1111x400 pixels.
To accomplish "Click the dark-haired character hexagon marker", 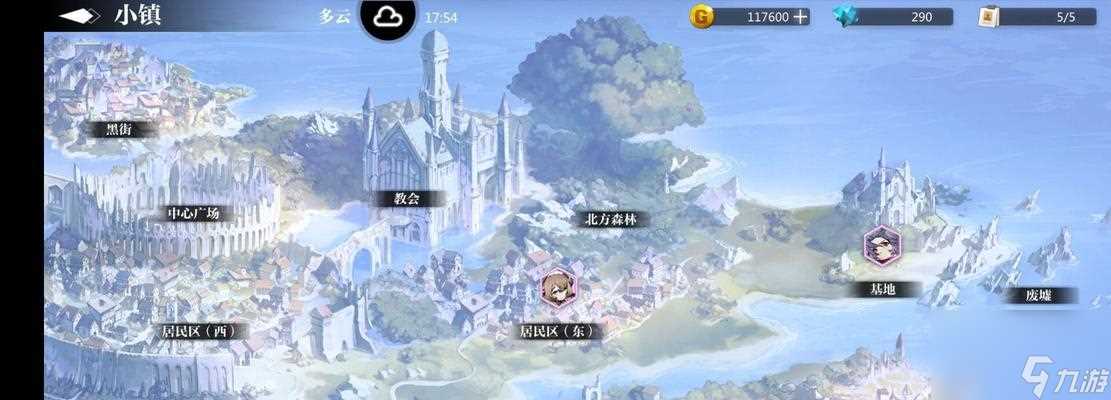I will pyautogui.click(x=882, y=246).
